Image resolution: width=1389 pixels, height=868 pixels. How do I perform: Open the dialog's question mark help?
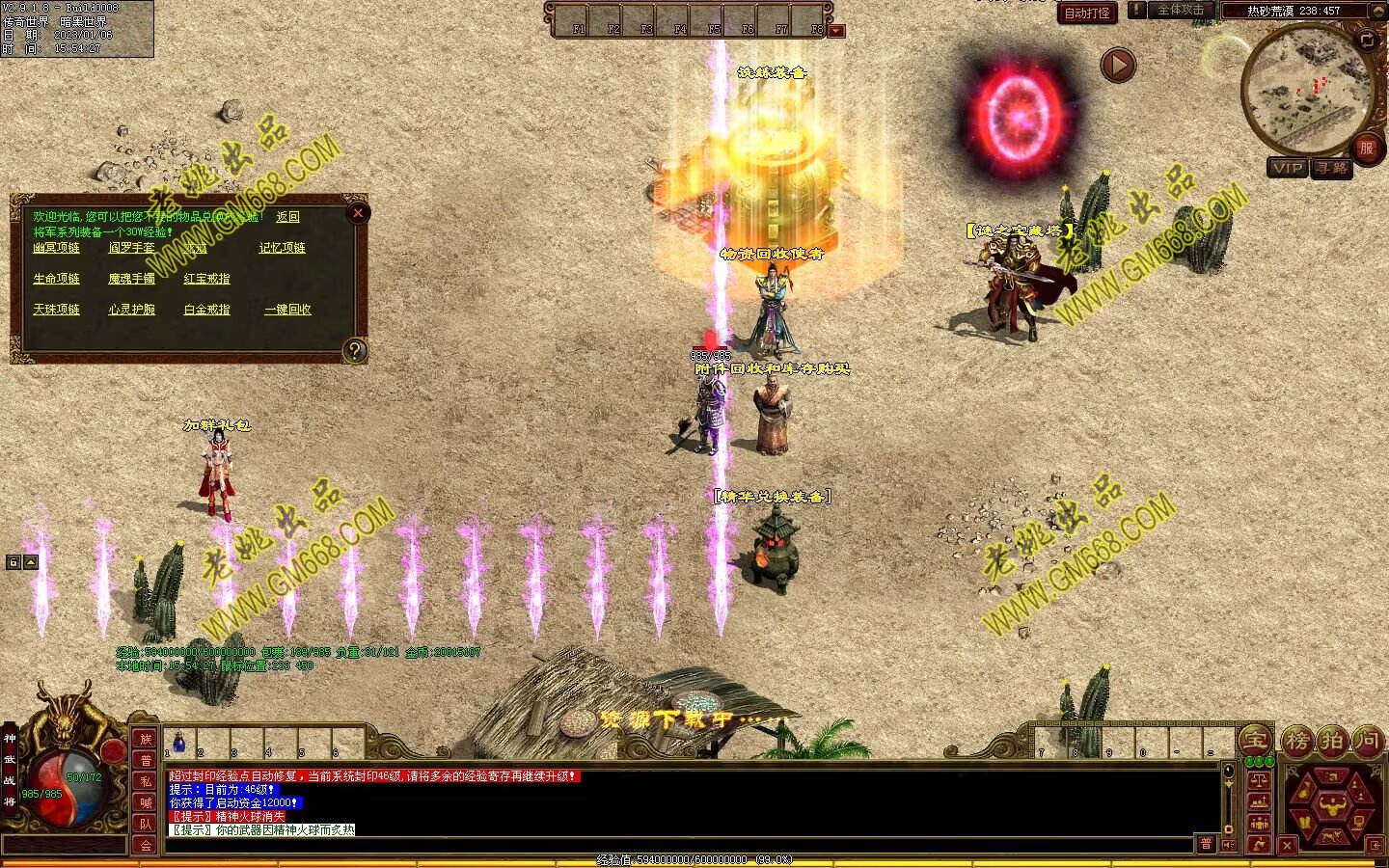click(x=355, y=350)
